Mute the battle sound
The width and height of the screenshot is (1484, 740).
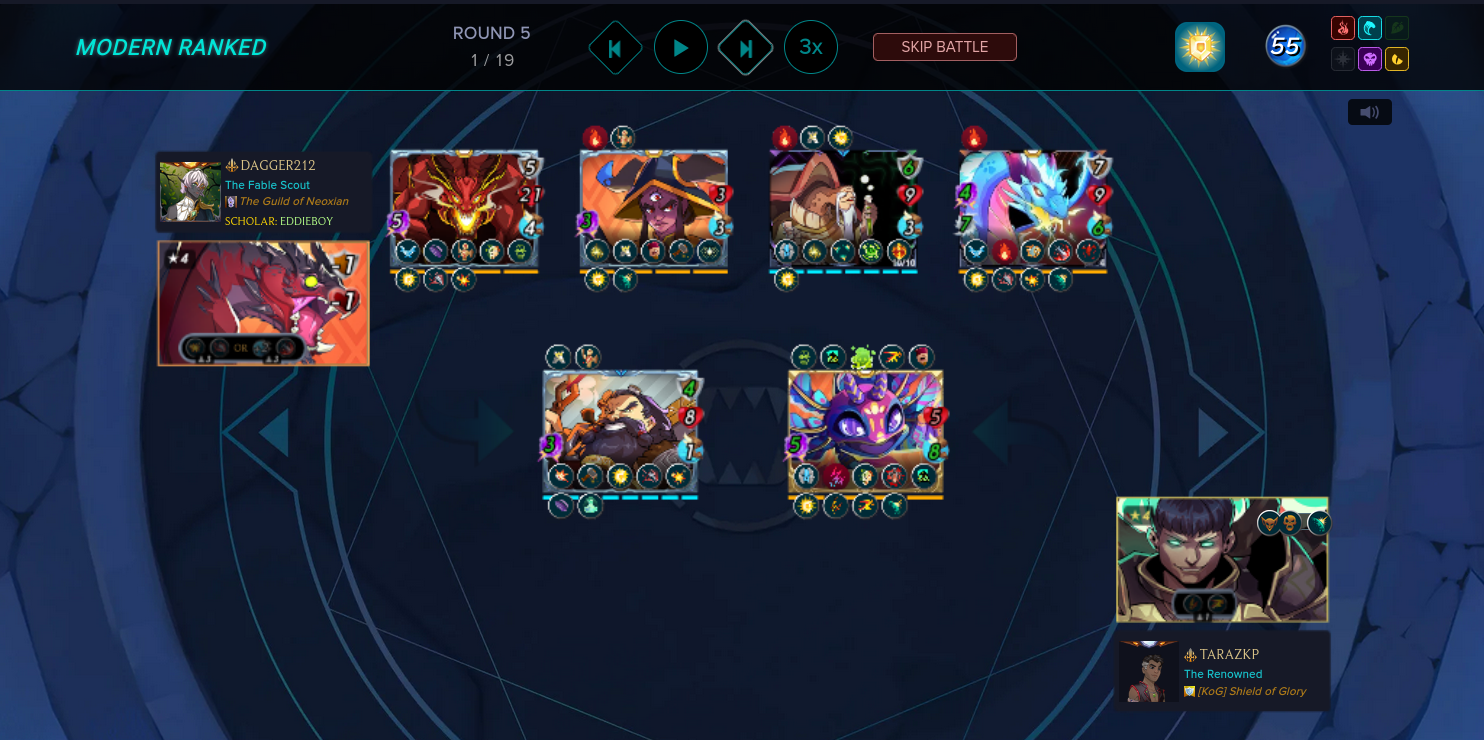coord(1369,112)
